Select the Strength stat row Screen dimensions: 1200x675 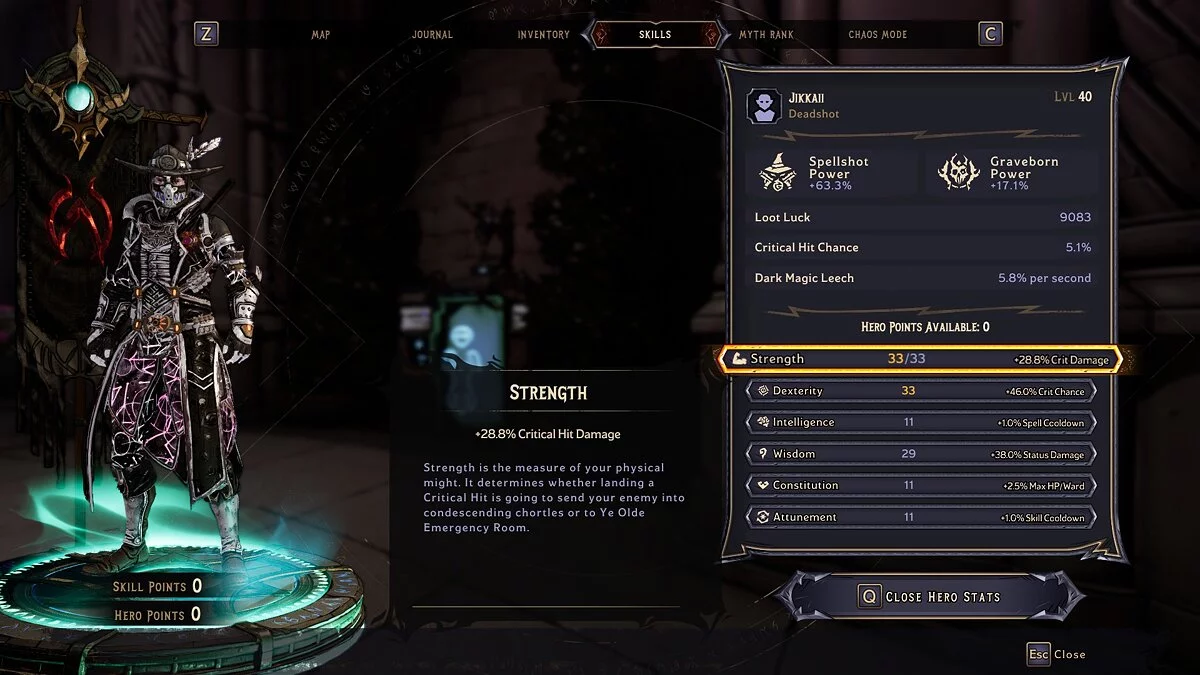coord(920,359)
